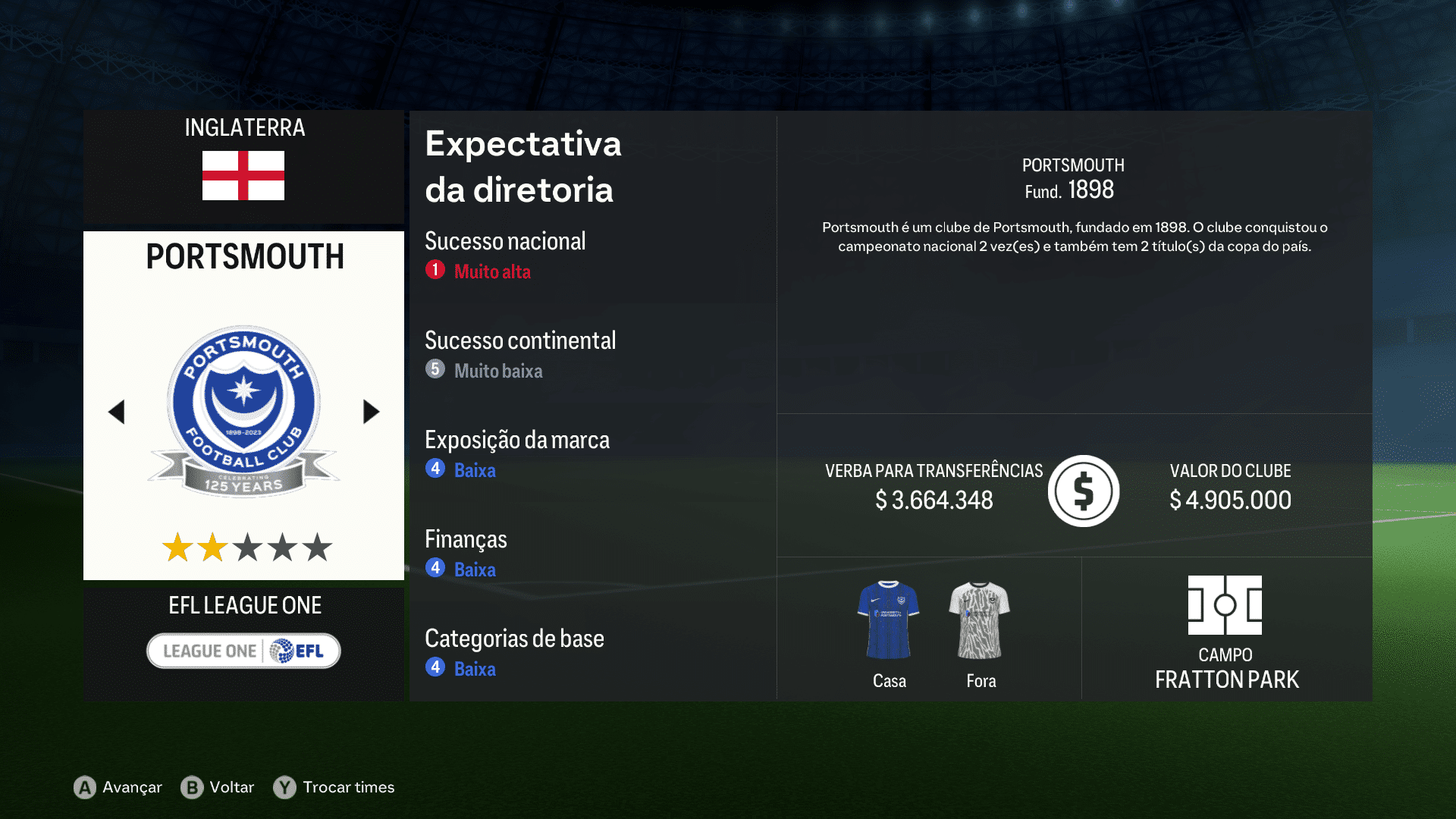The image size is (1456, 819).
Task: Click the Finanças Baixa badge
Action: point(434,569)
